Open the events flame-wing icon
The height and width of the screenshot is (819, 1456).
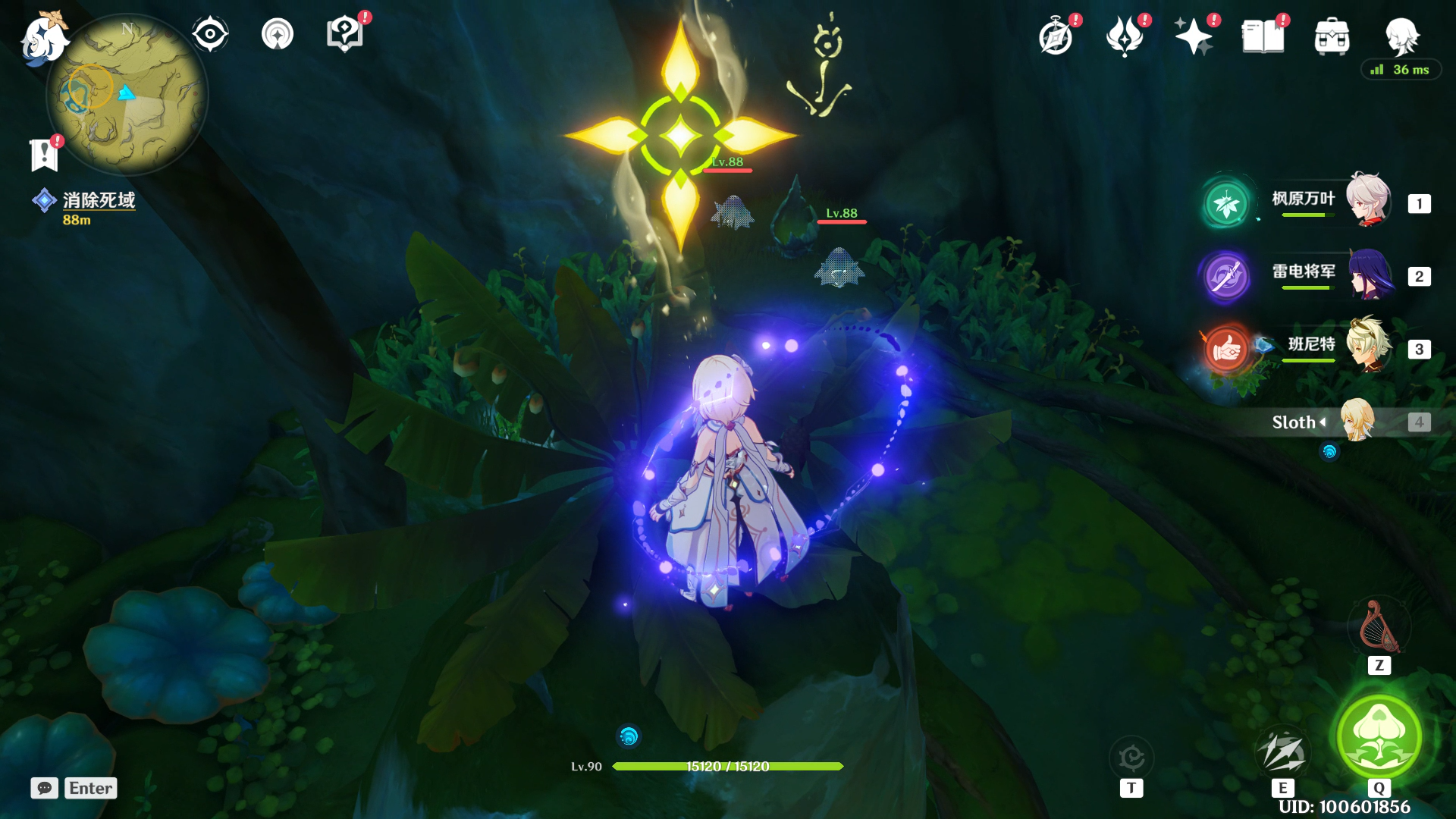click(1125, 36)
